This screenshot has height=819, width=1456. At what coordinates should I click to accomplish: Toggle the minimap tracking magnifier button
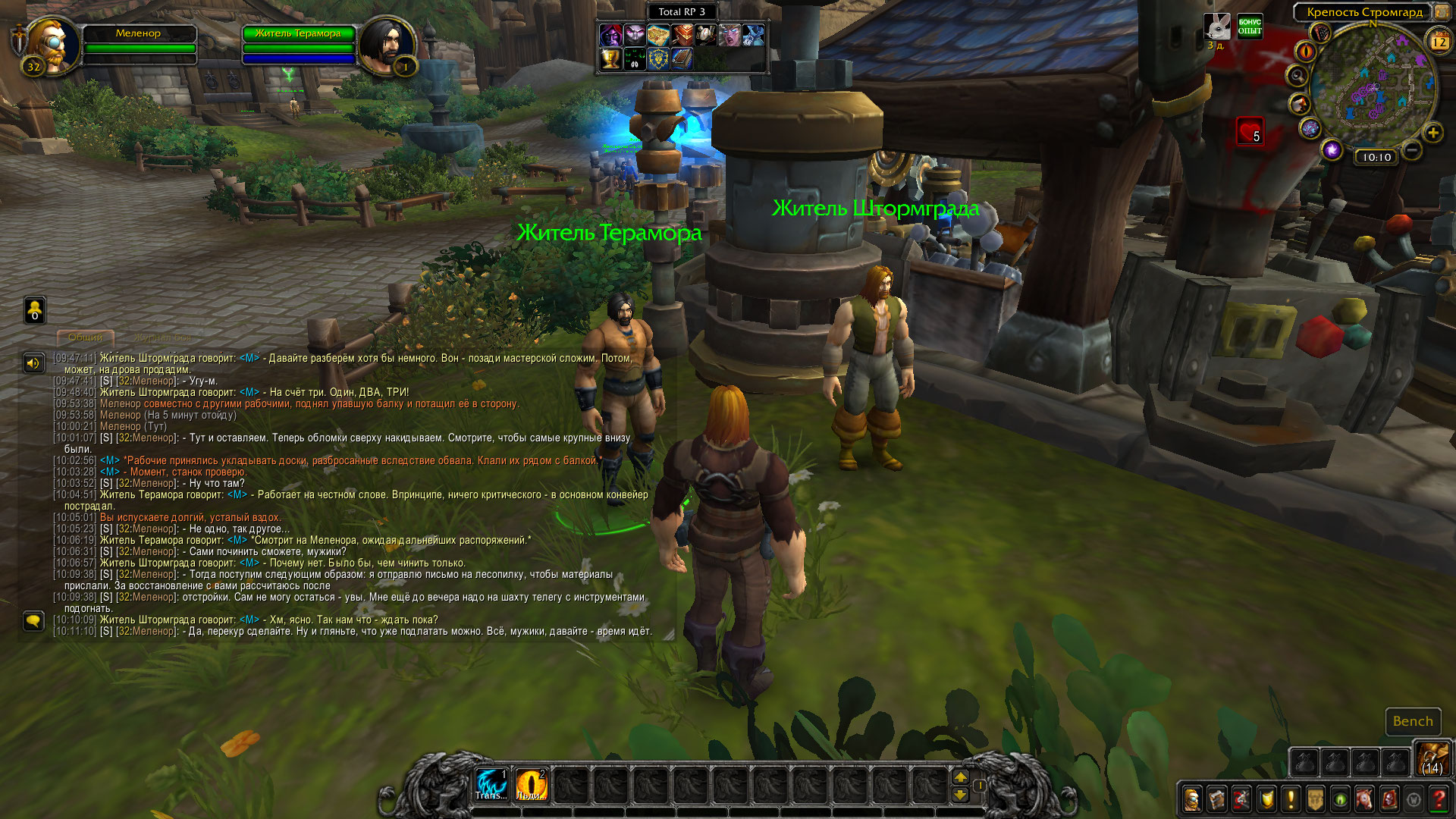1298,76
